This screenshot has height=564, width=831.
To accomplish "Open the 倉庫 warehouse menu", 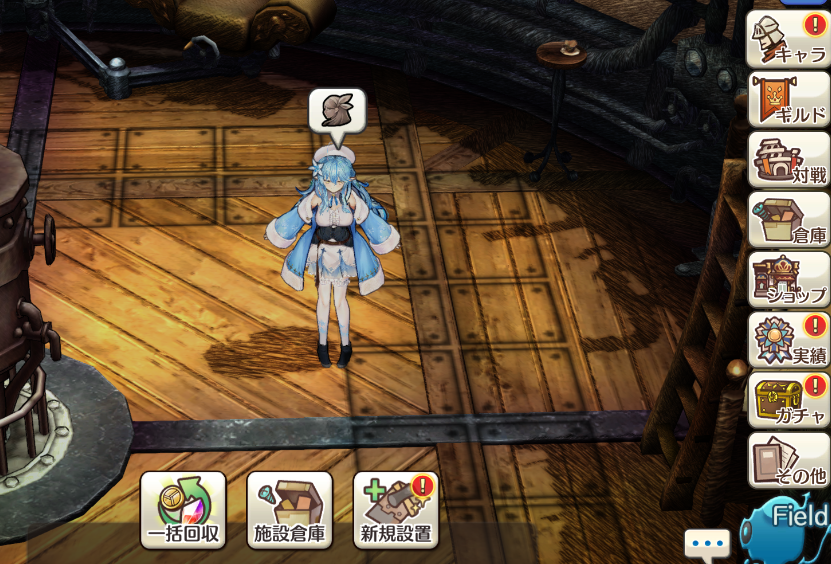I will coord(788,220).
